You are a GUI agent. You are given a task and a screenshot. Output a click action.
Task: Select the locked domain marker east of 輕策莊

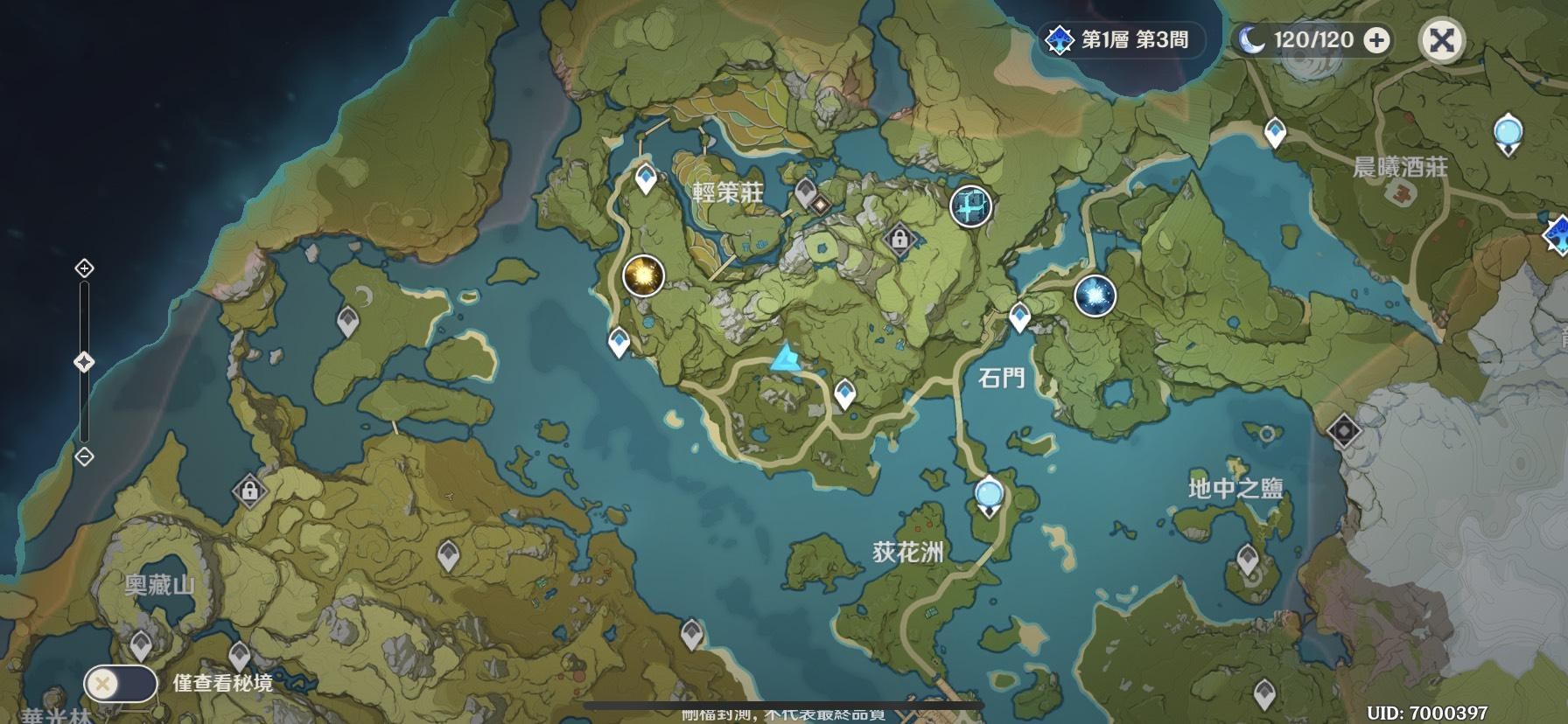pos(899,237)
